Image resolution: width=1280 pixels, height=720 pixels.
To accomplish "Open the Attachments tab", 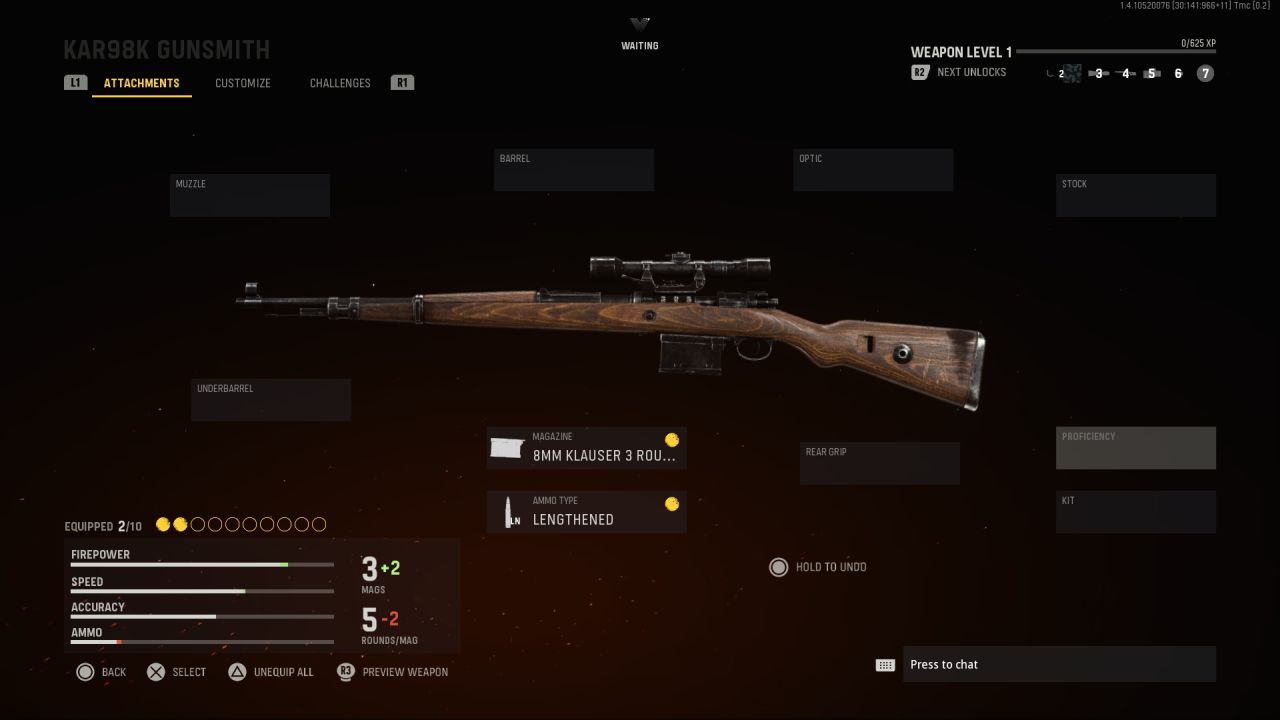I will 141,83.
